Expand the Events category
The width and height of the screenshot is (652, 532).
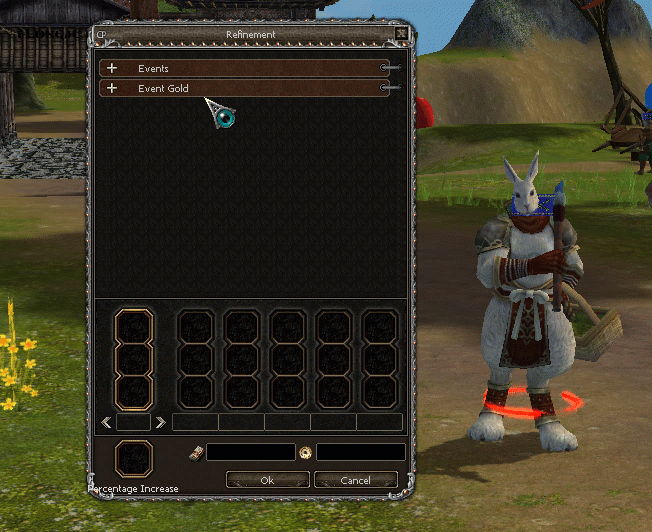pyautogui.click(x=112, y=69)
